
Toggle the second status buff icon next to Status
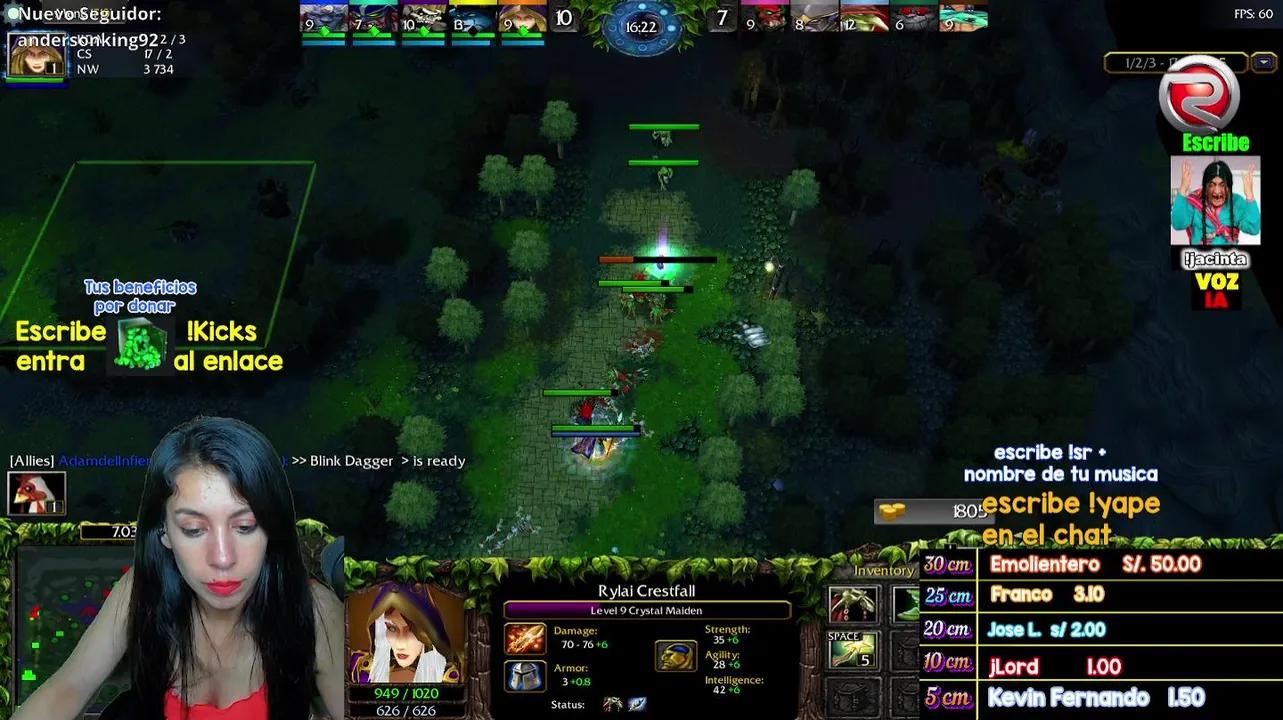click(637, 704)
